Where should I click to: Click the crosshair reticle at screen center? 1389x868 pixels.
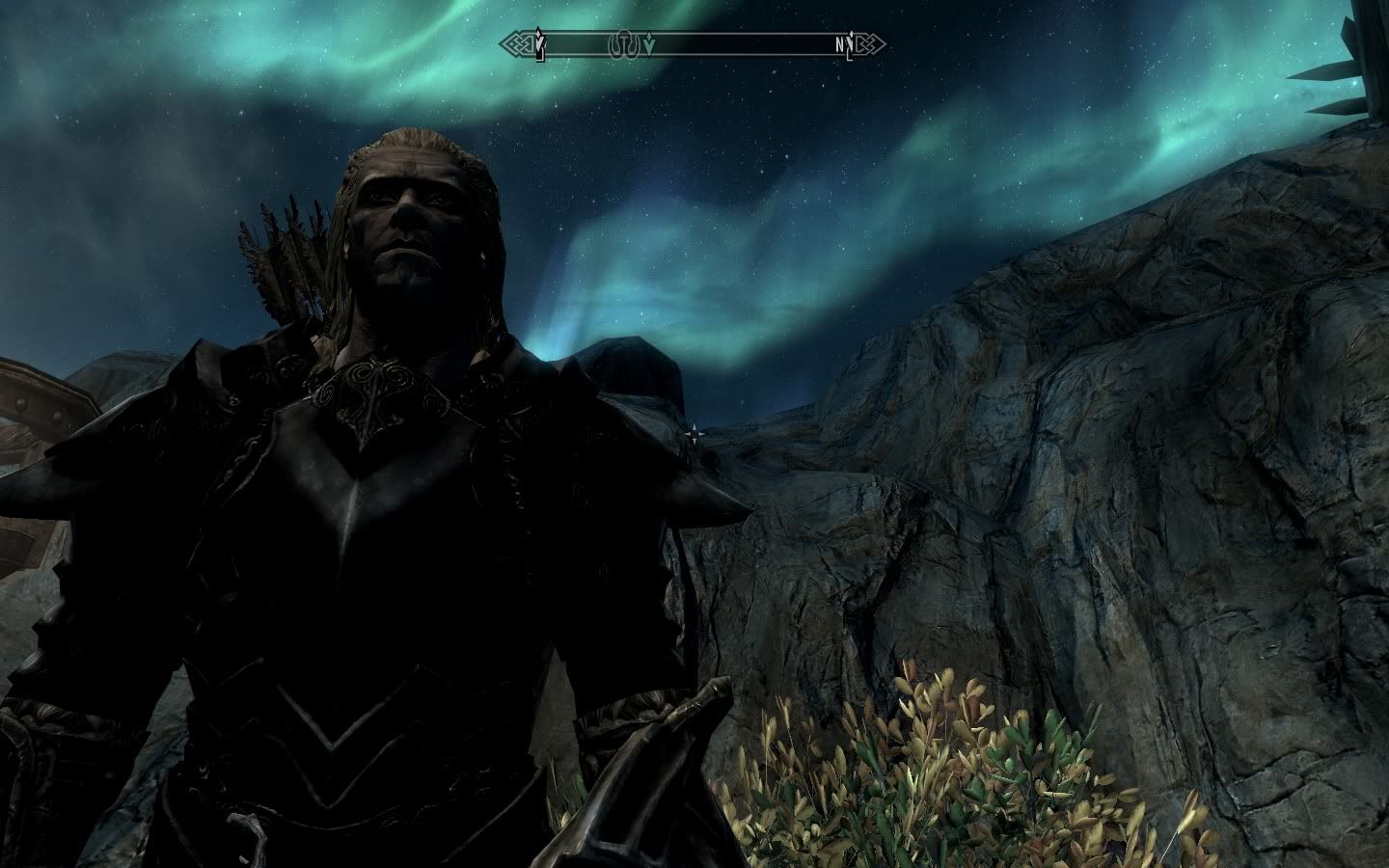point(694,434)
